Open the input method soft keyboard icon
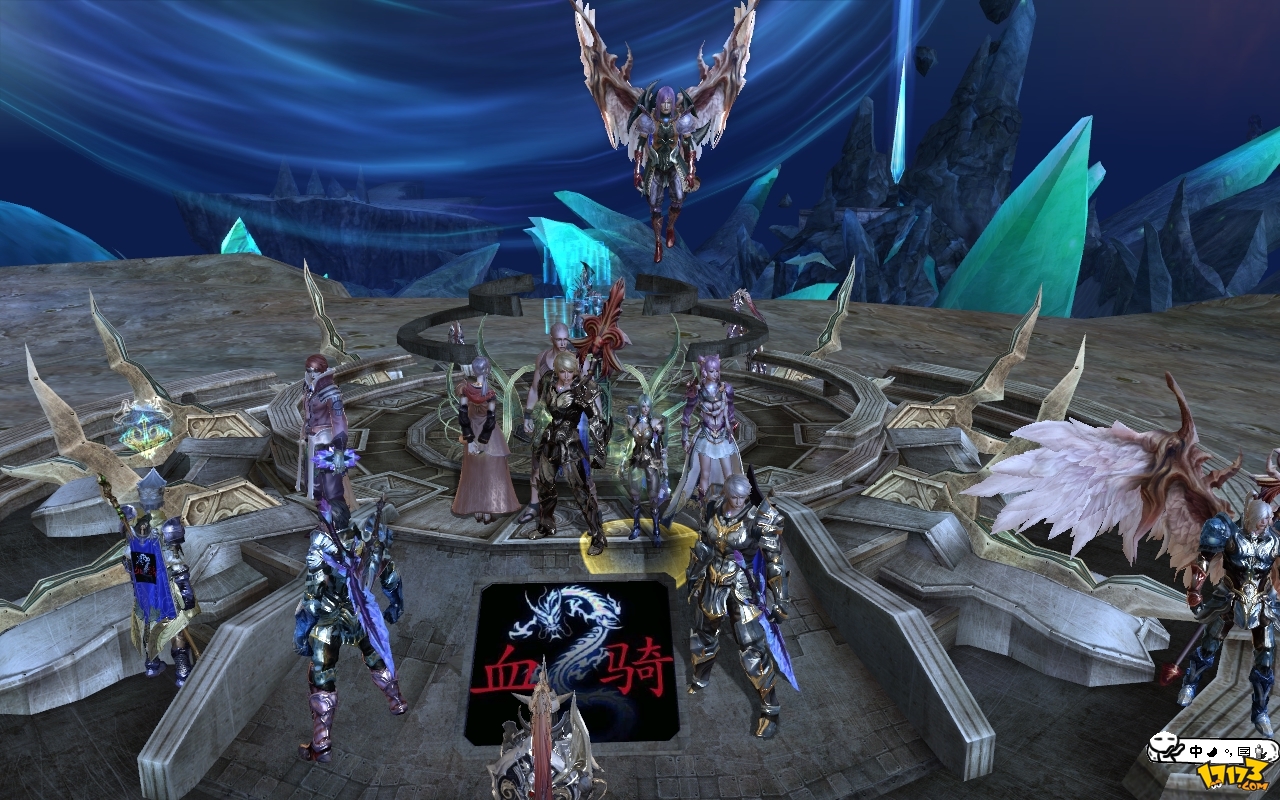1280x800 pixels. [x=1244, y=751]
